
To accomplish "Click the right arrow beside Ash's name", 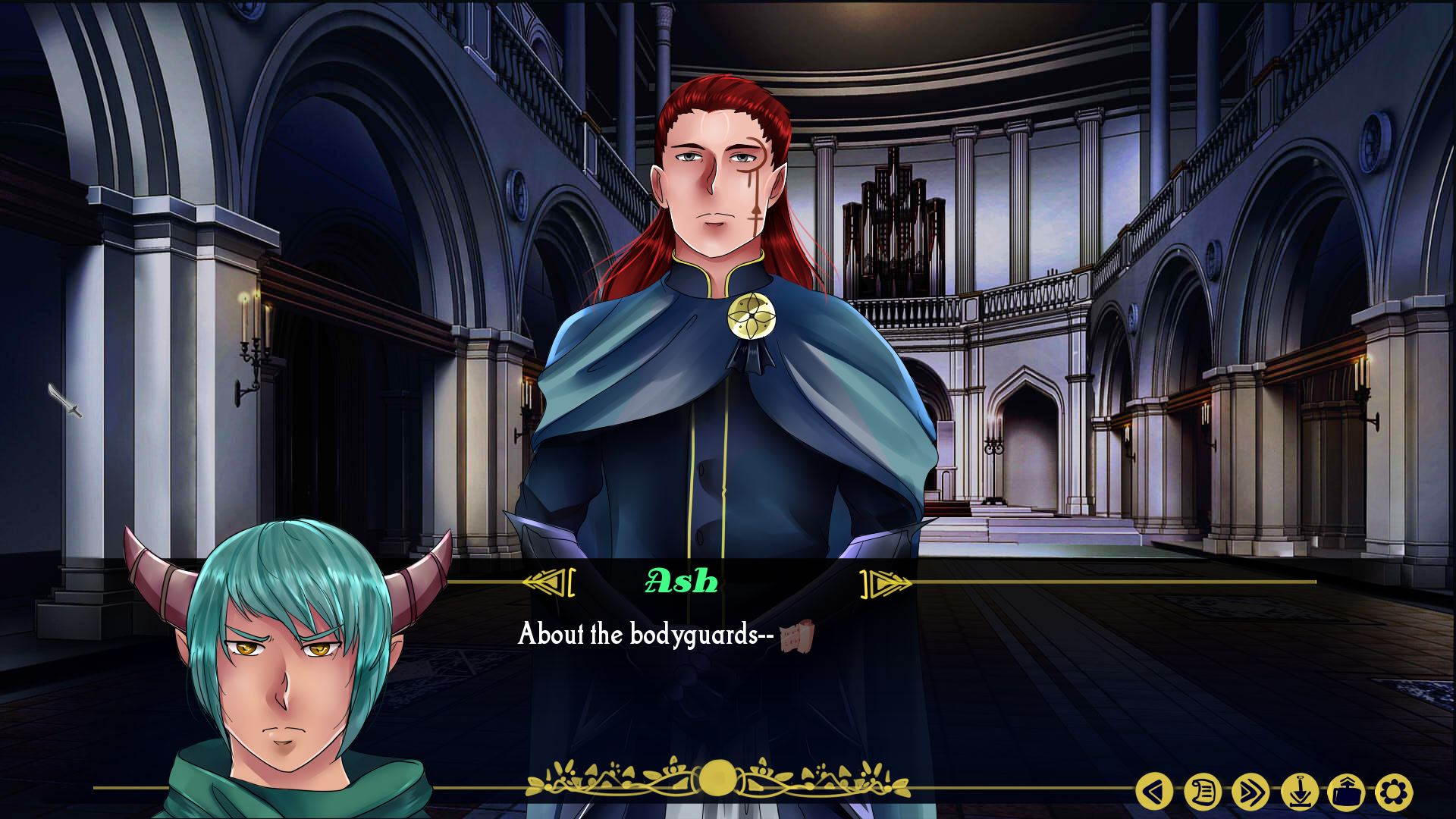I will pyautogui.click(x=884, y=582).
